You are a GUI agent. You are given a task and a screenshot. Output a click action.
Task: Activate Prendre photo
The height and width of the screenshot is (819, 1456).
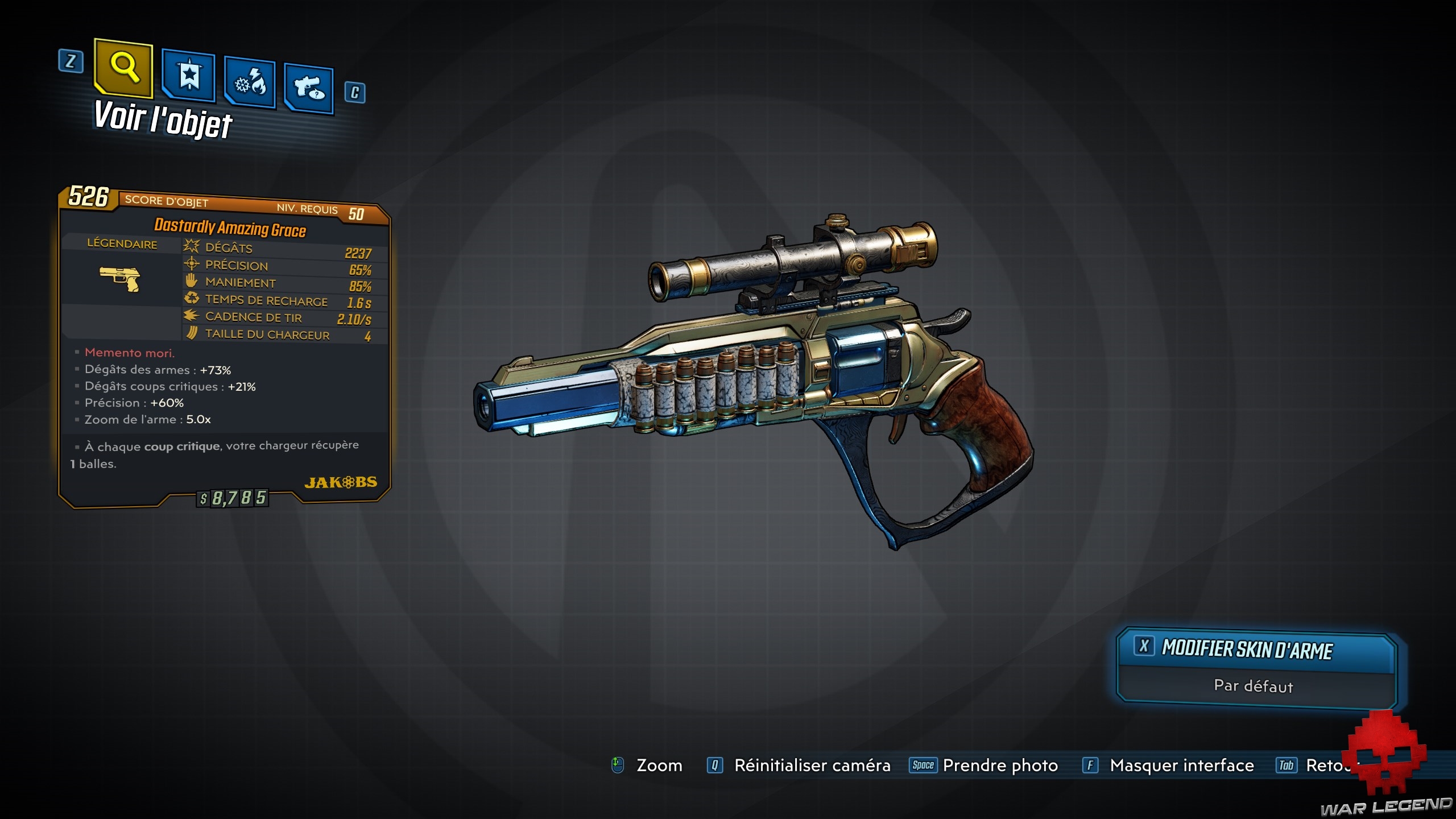(999, 766)
